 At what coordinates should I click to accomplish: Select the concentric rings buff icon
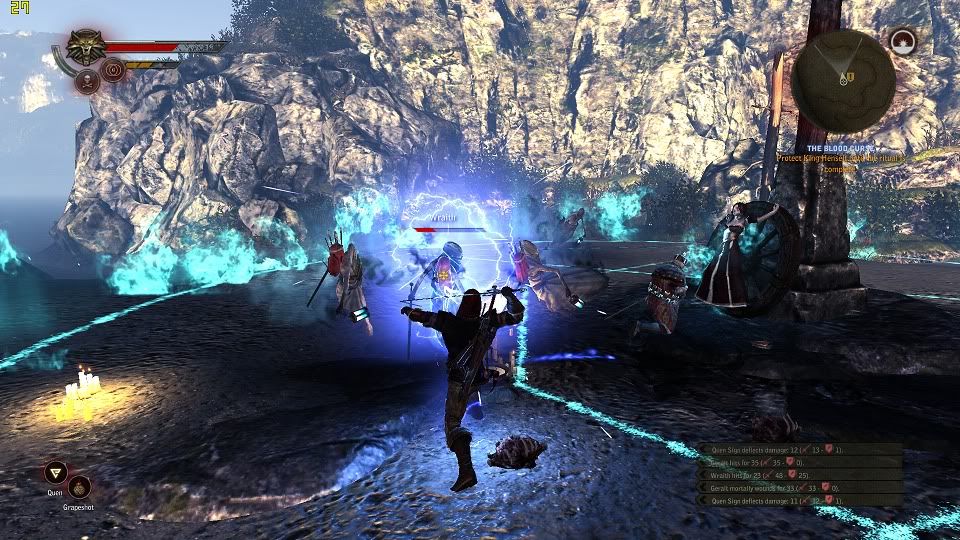pyautogui.click(x=112, y=71)
